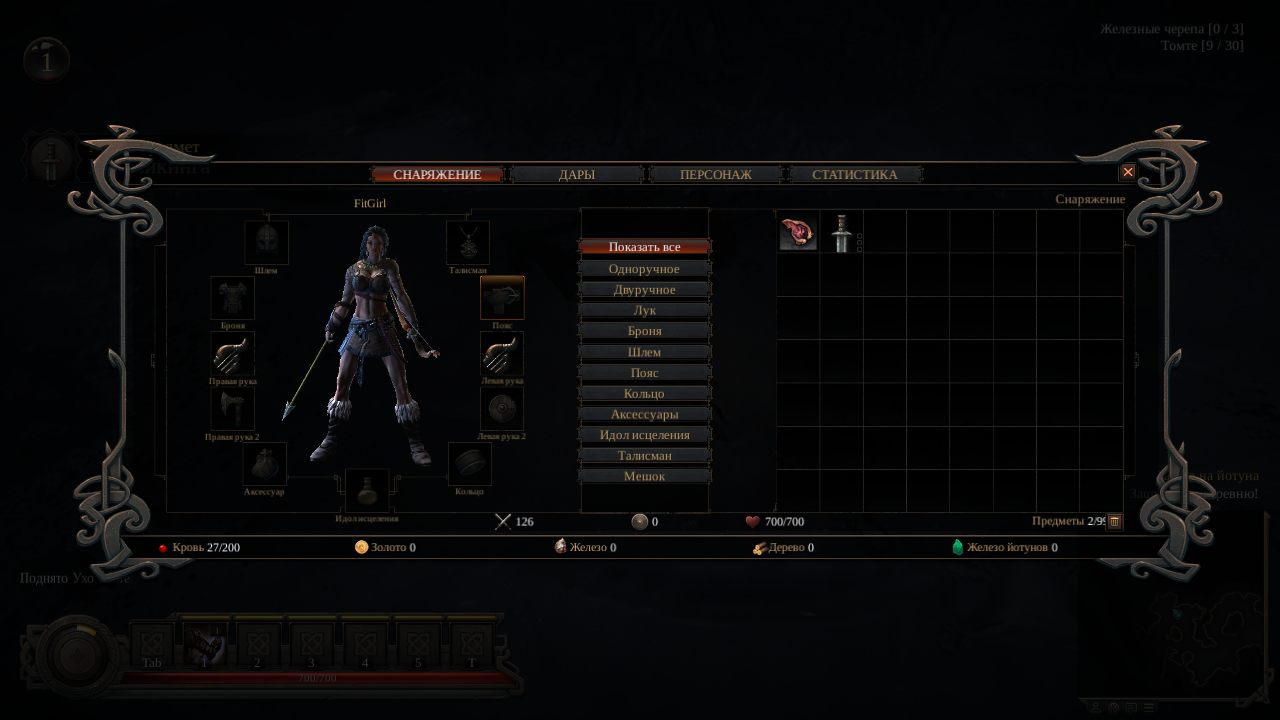Screen dimensions: 1280x720
Task: Select the Снаряжение tab
Action: 437,174
